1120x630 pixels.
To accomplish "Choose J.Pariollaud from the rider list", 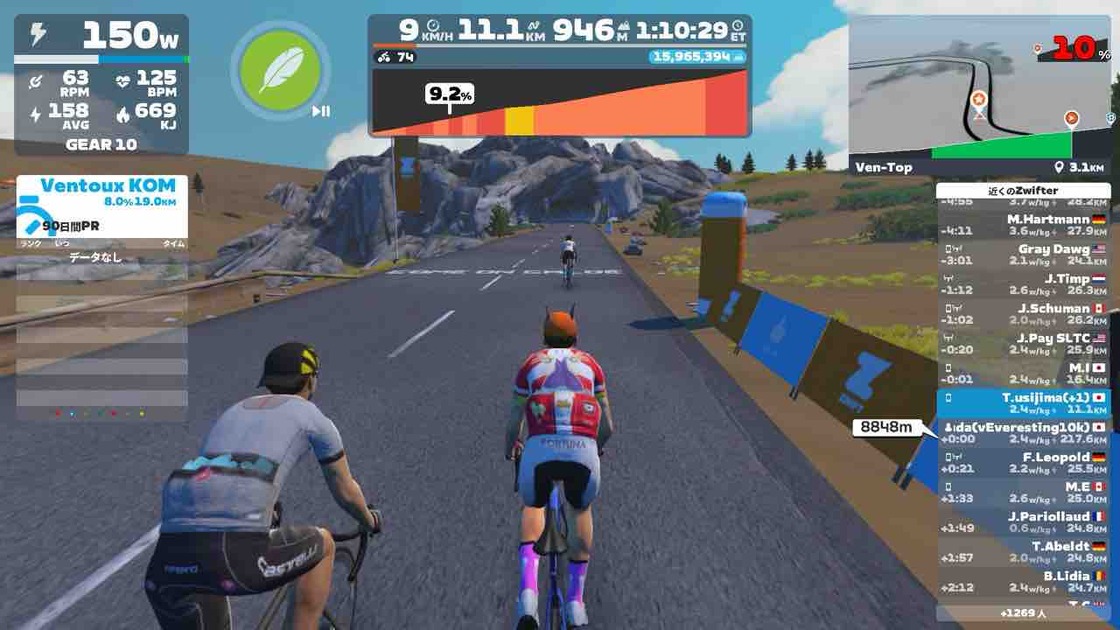I will 1024,521.
